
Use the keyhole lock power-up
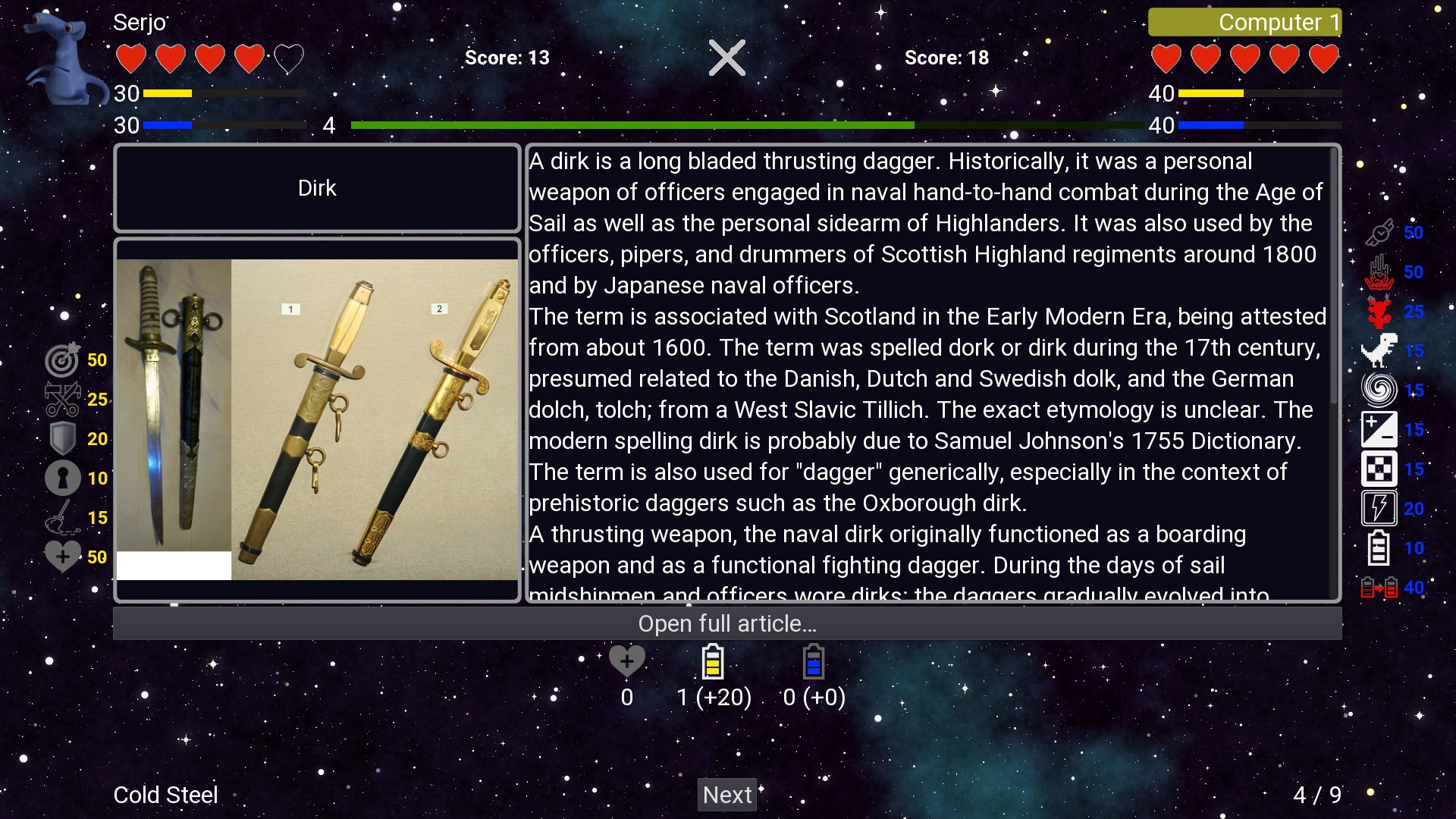[x=61, y=478]
